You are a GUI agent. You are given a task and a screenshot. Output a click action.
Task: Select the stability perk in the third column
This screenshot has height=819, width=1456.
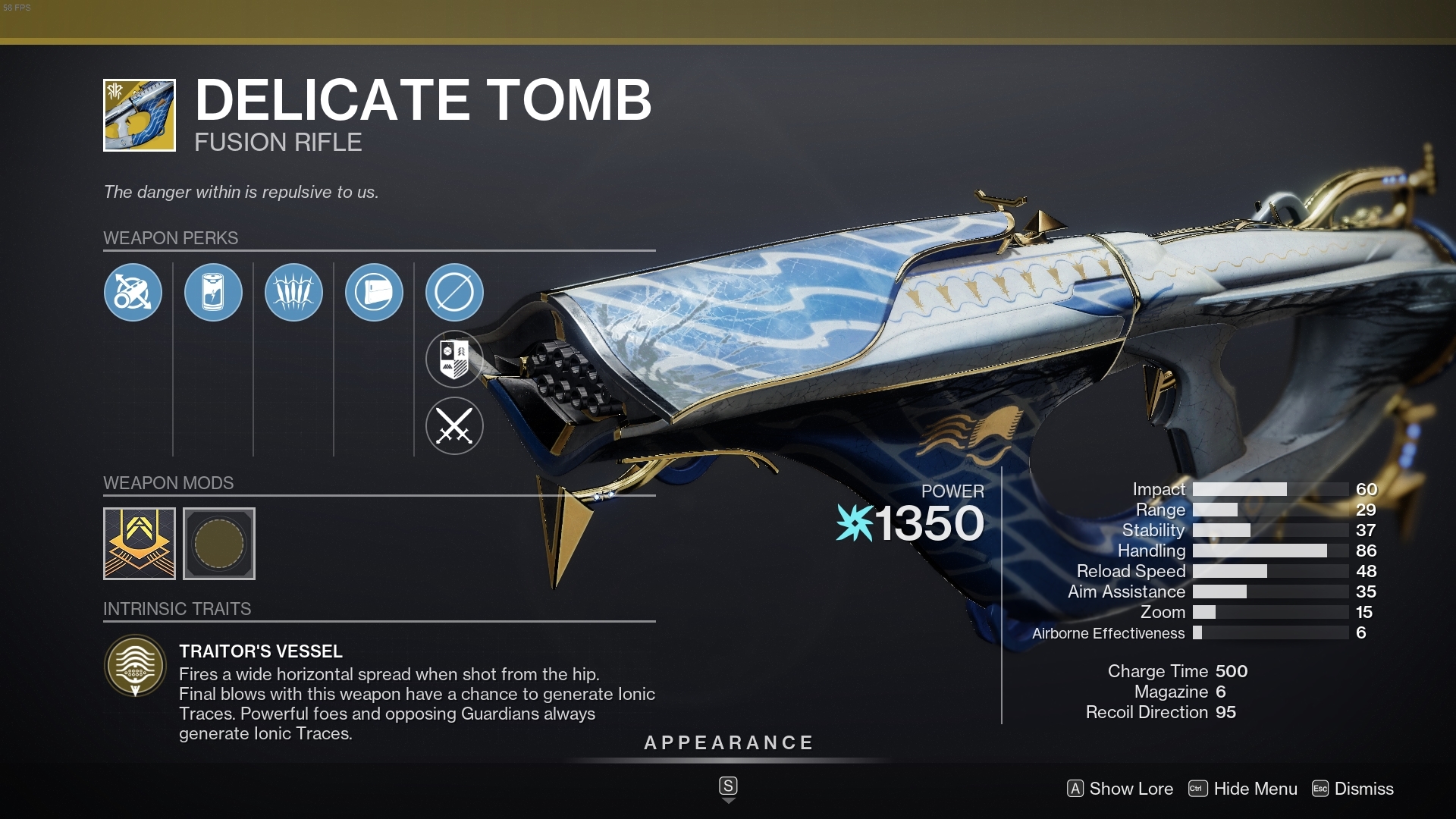[293, 292]
